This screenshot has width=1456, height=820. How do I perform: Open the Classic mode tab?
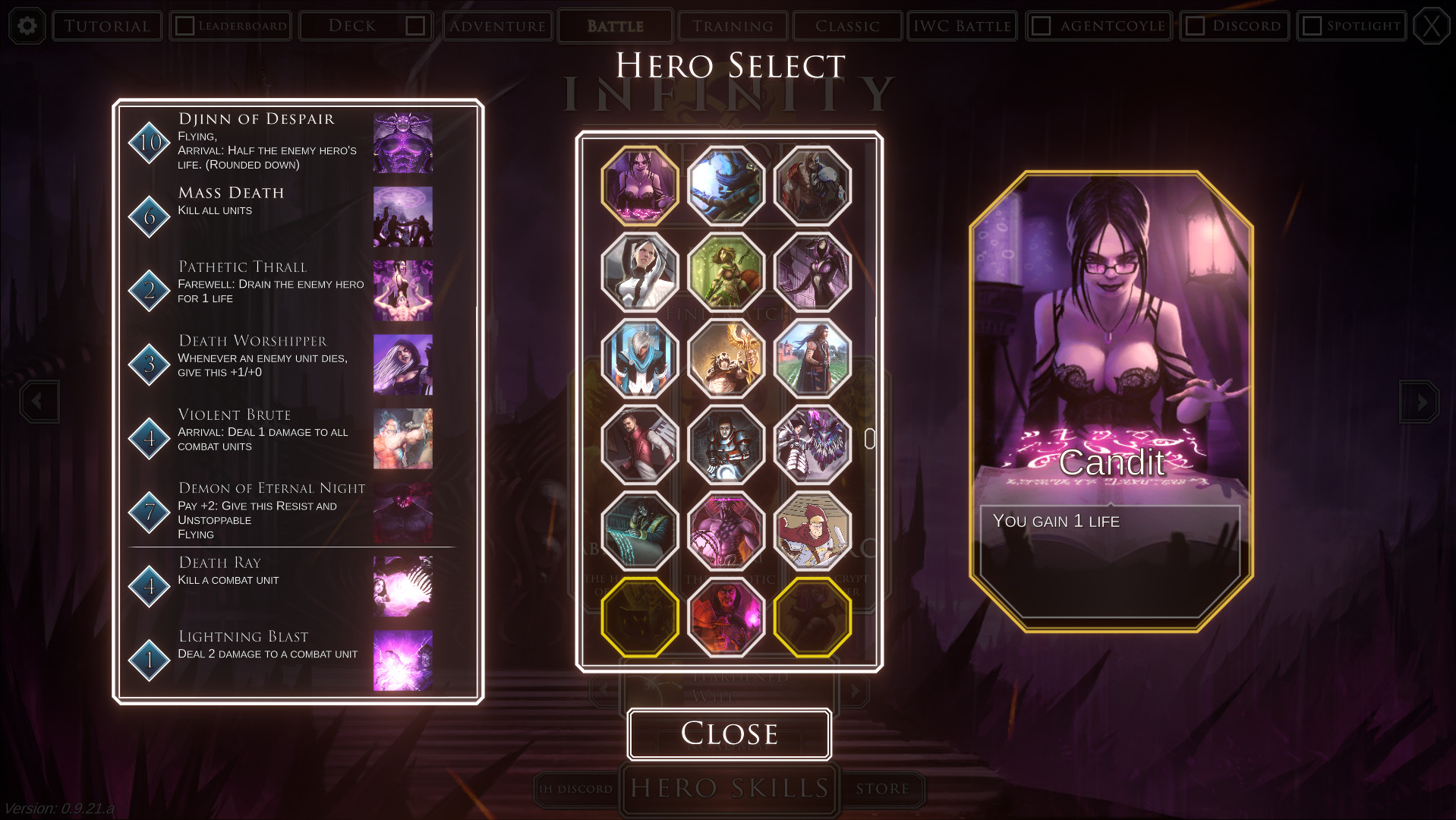(x=846, y=25)
